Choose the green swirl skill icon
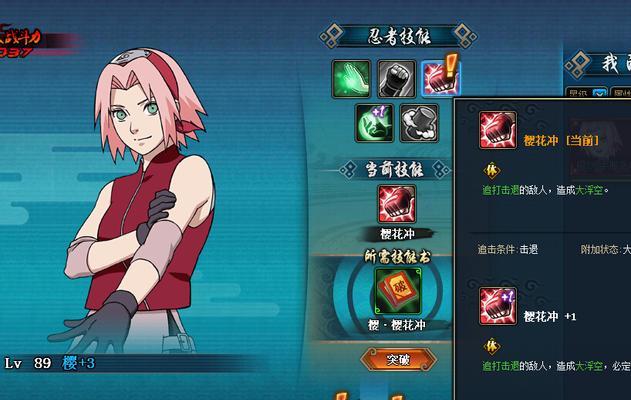 374,123
